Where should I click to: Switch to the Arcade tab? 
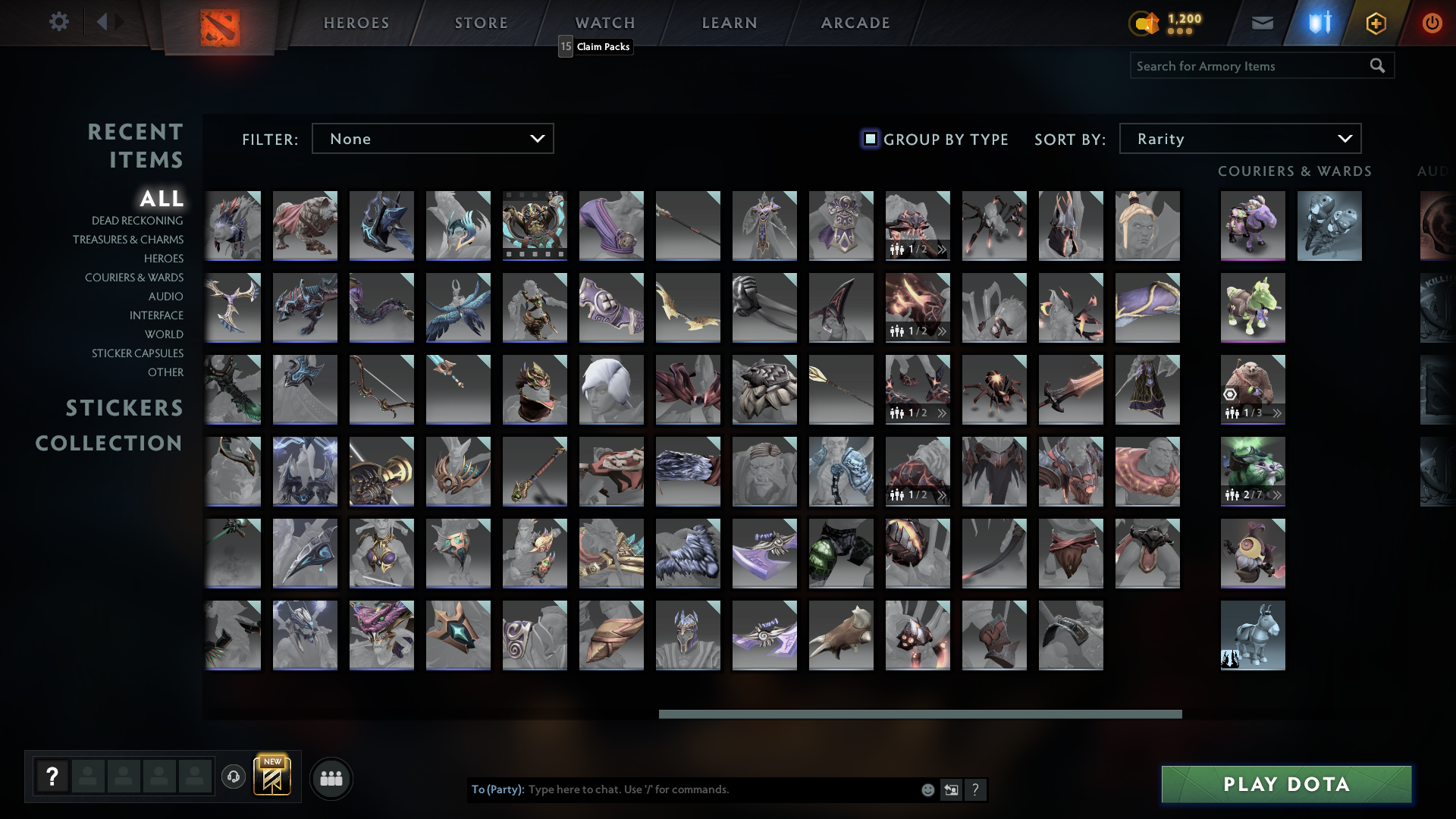tap(855, 23)
